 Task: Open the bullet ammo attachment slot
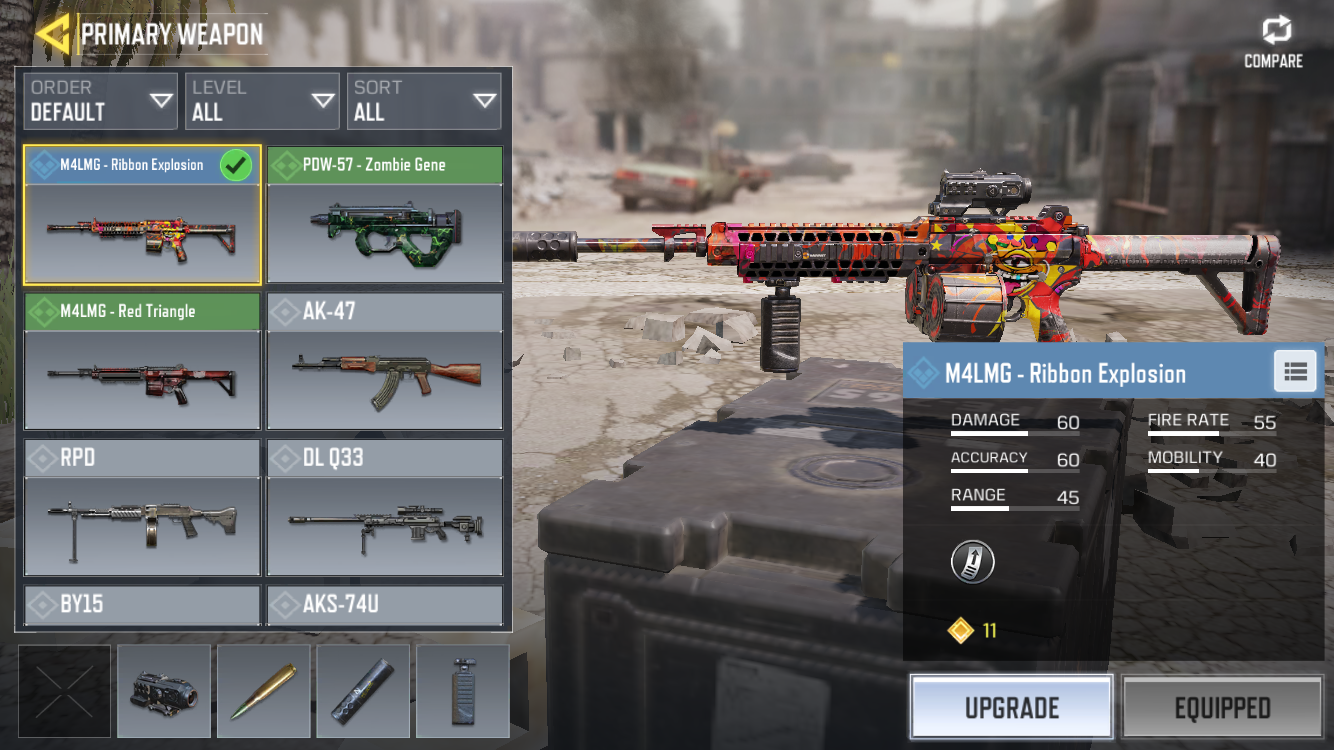coord(264,691)
